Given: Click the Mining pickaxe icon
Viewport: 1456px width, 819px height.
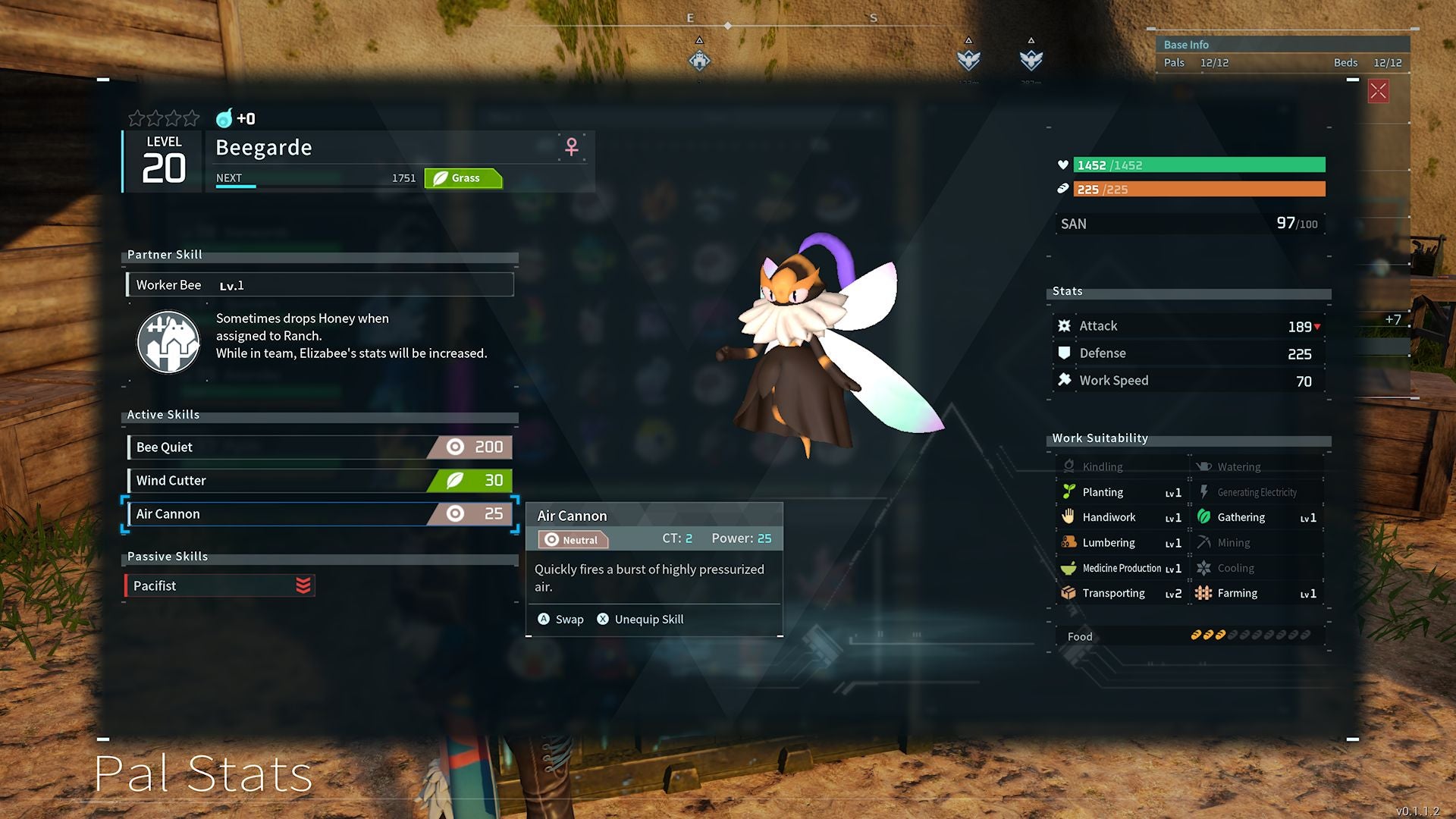Looking at the screenshot, I should coord(1204,542).
